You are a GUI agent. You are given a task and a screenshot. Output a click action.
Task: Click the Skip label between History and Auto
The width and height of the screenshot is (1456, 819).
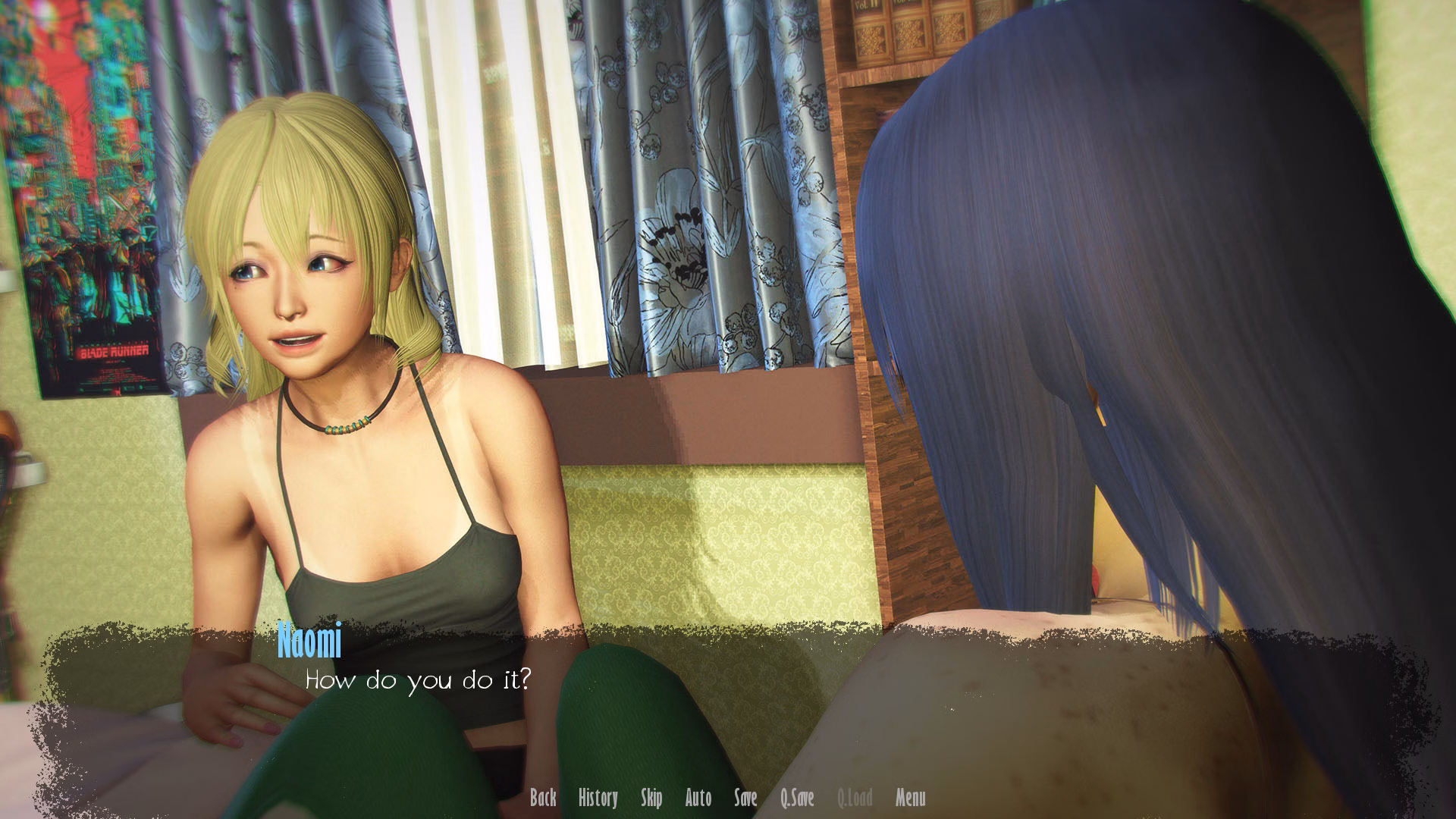[x=652, y=799]
